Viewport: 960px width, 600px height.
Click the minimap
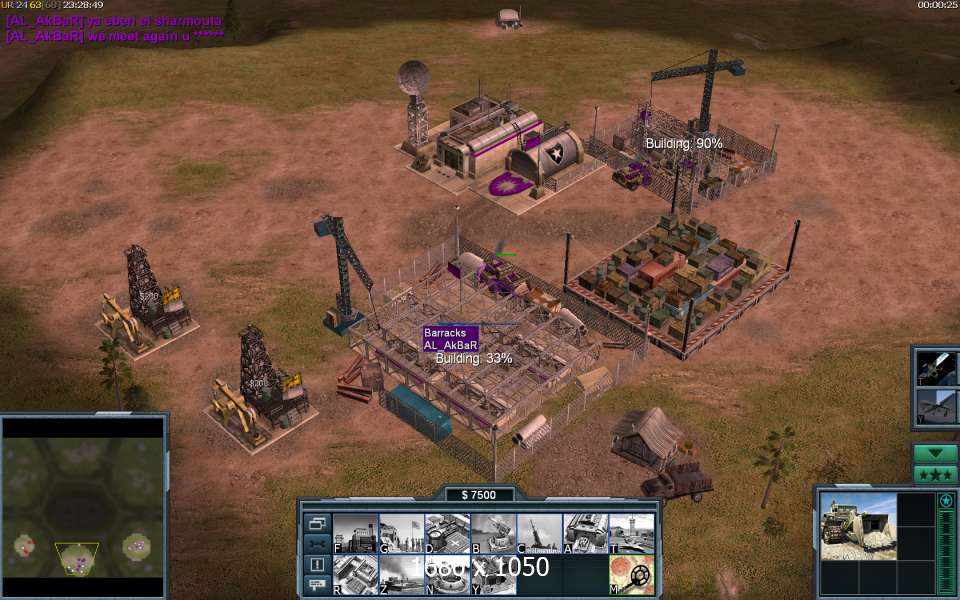(x=83, y=508)
